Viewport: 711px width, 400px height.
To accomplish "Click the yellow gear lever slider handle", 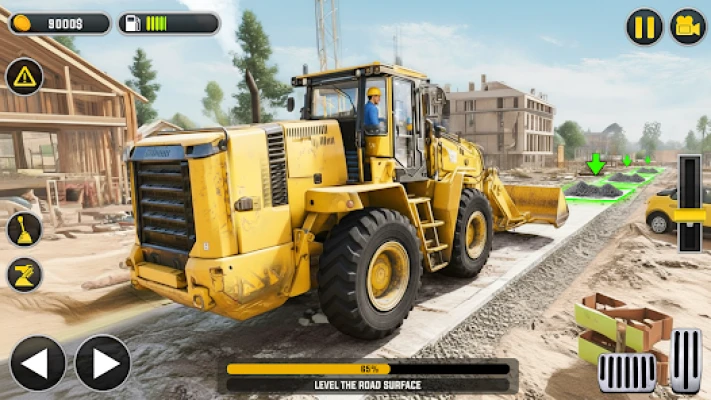I will [690, 214].
